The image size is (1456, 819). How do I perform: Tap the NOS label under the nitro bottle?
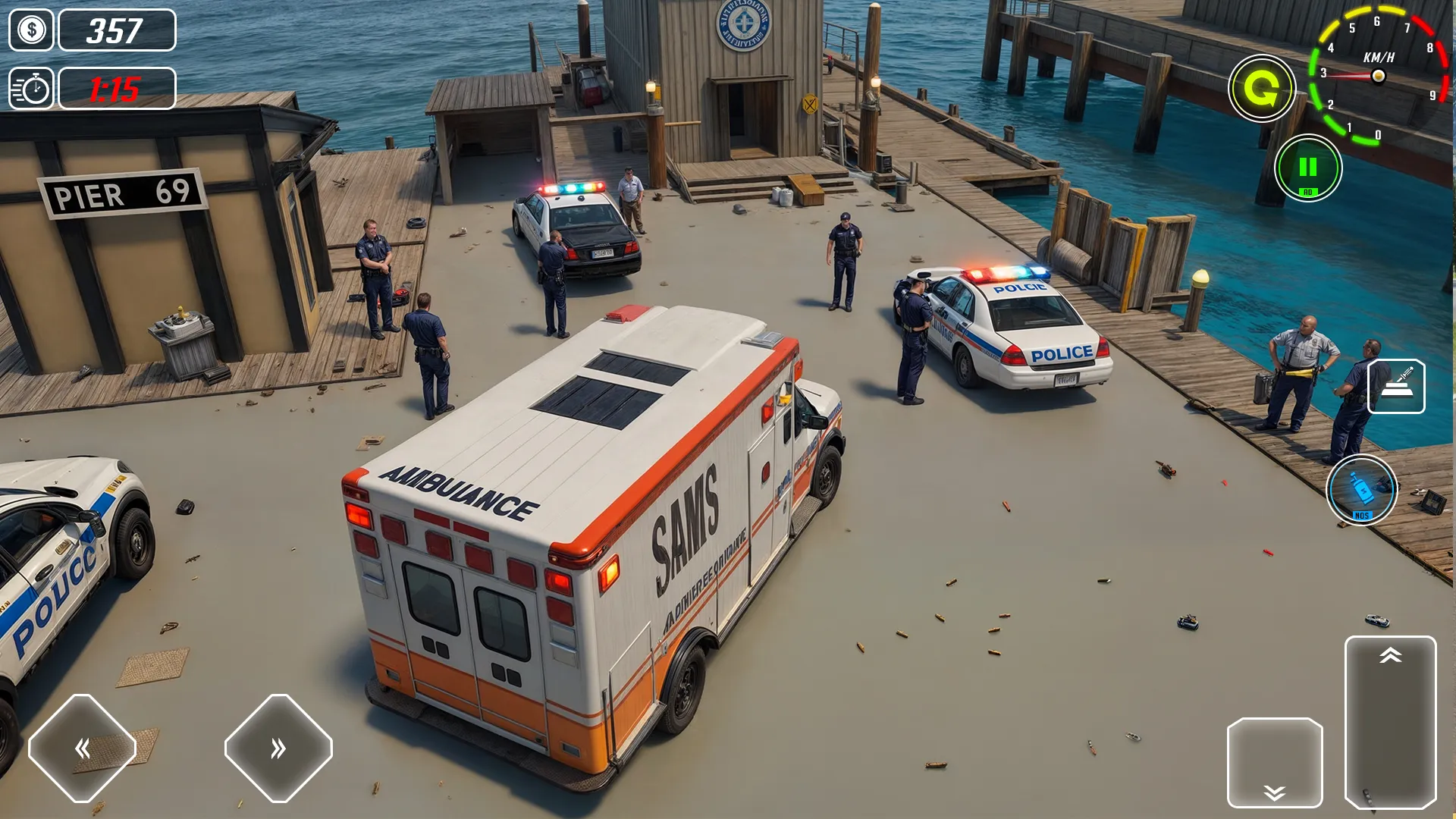pyautogui.click(x=1363, y=516)
